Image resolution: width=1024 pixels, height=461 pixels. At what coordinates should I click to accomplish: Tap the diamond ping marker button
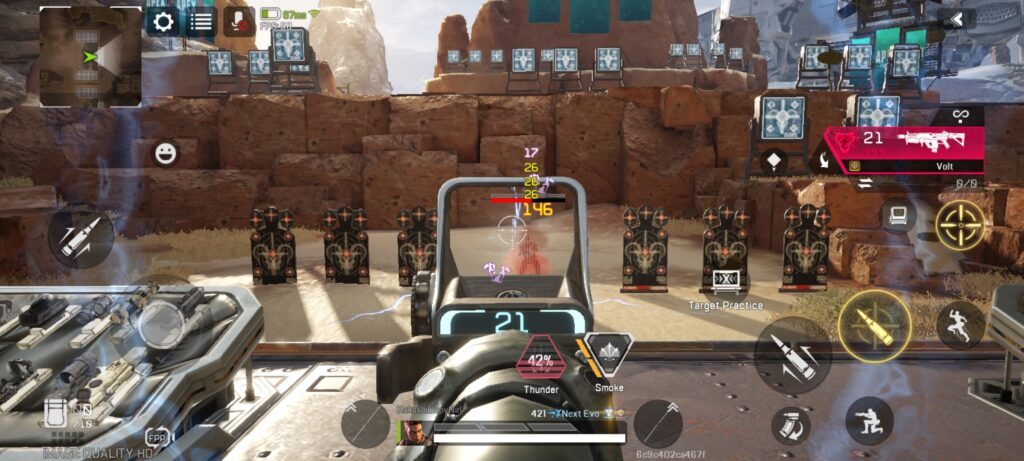pyautogui.click(x=772, y=161)
